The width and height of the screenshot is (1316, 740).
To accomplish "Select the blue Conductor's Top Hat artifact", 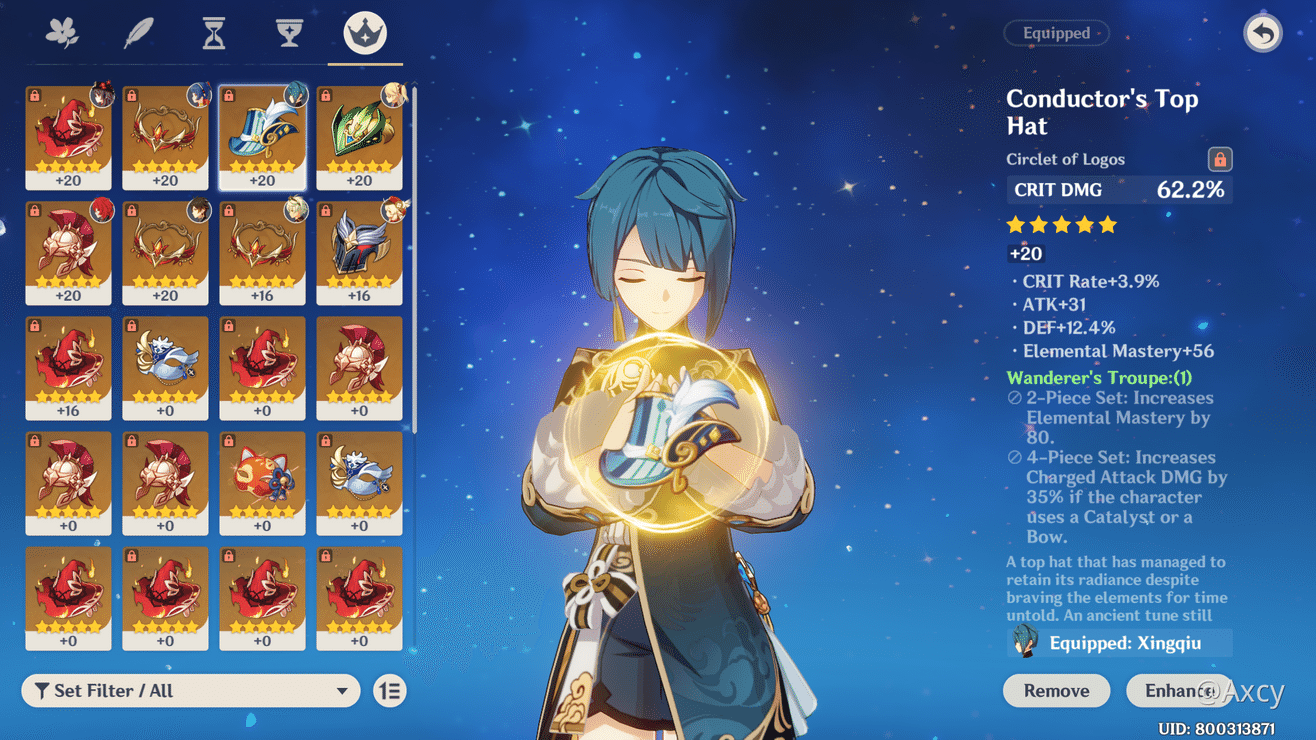I will click(x=262, y=137).
